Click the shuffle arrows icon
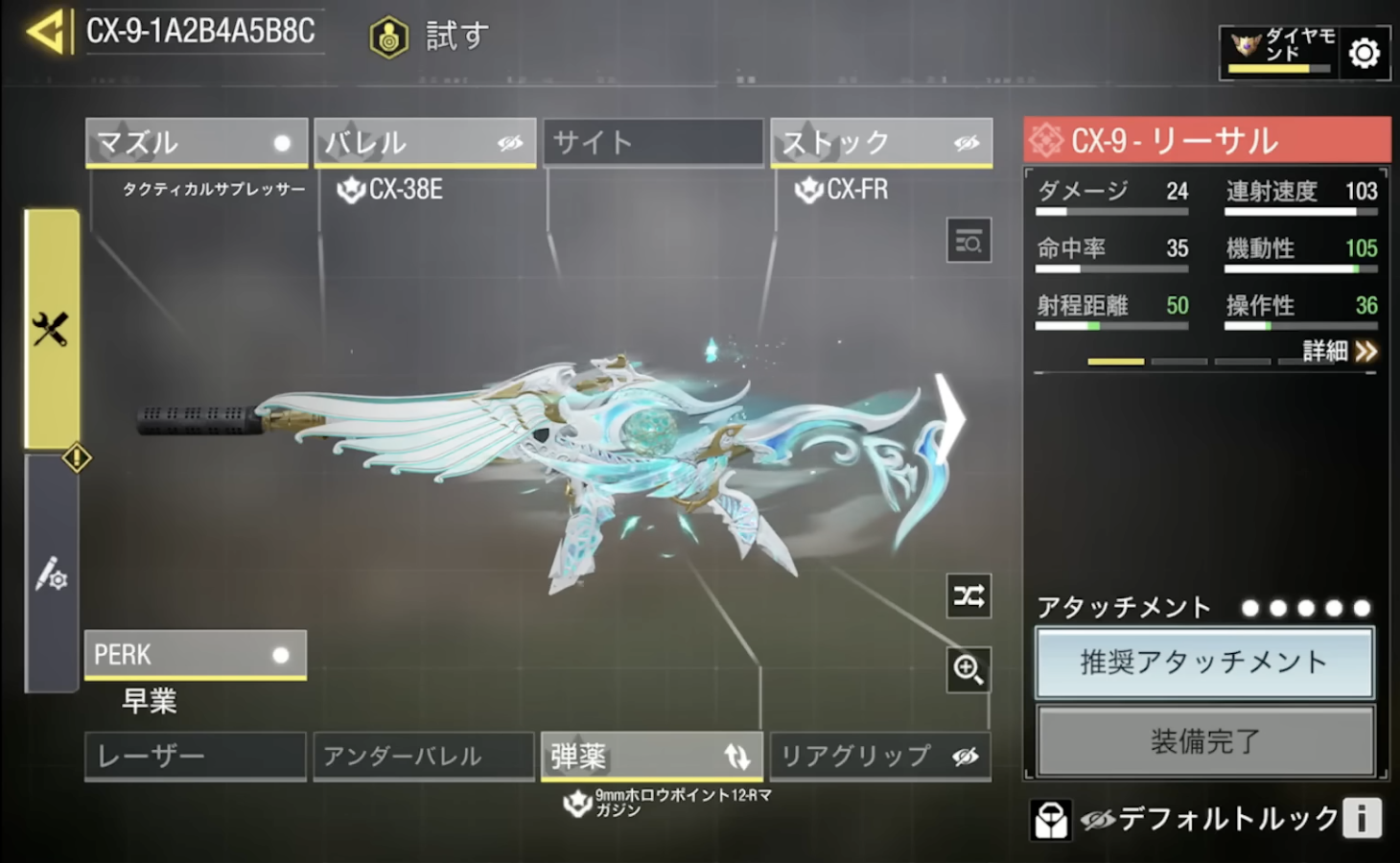 click(968, 596)
